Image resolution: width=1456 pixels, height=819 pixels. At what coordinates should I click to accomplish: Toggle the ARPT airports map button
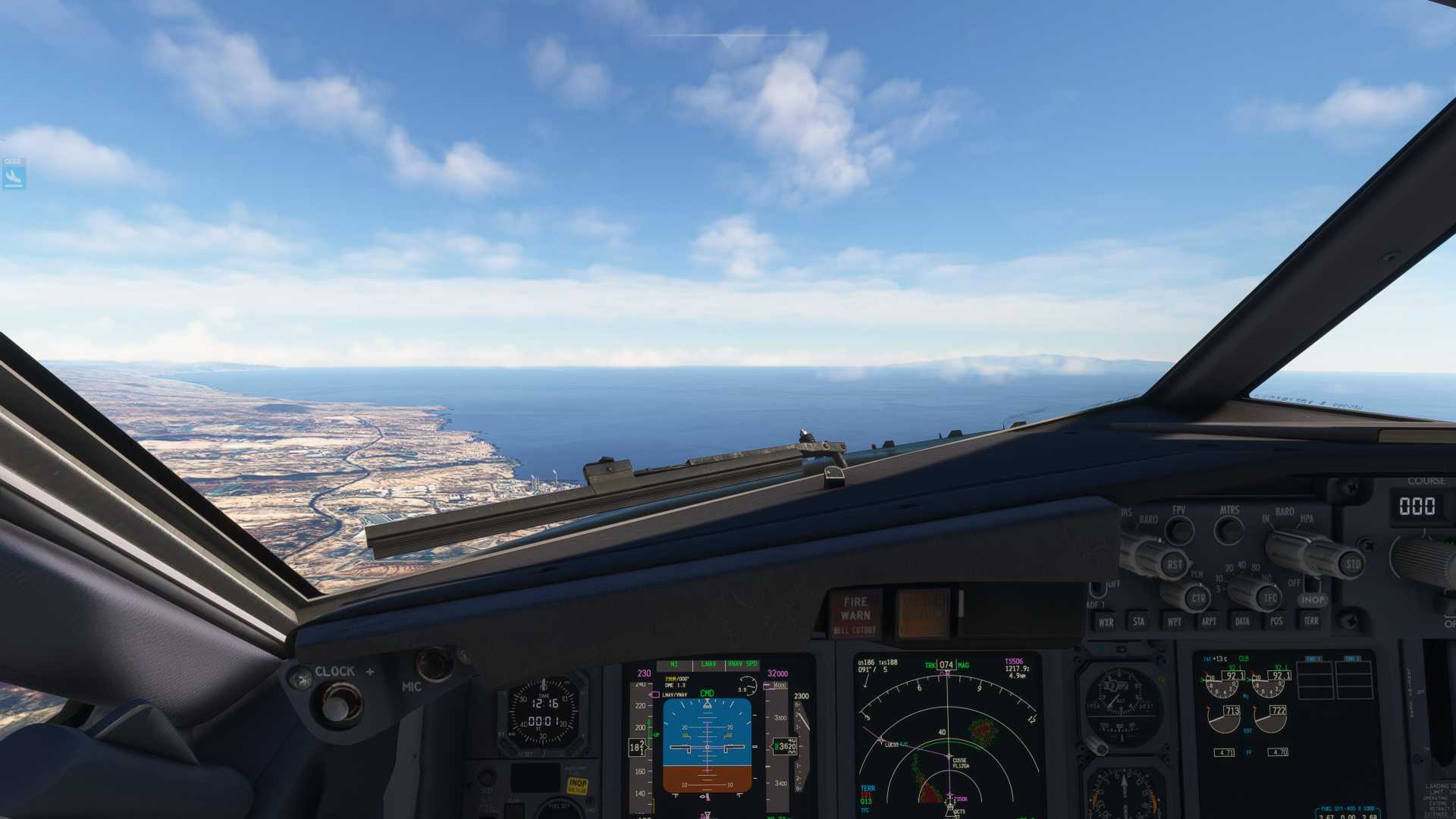click(1209, 622)
